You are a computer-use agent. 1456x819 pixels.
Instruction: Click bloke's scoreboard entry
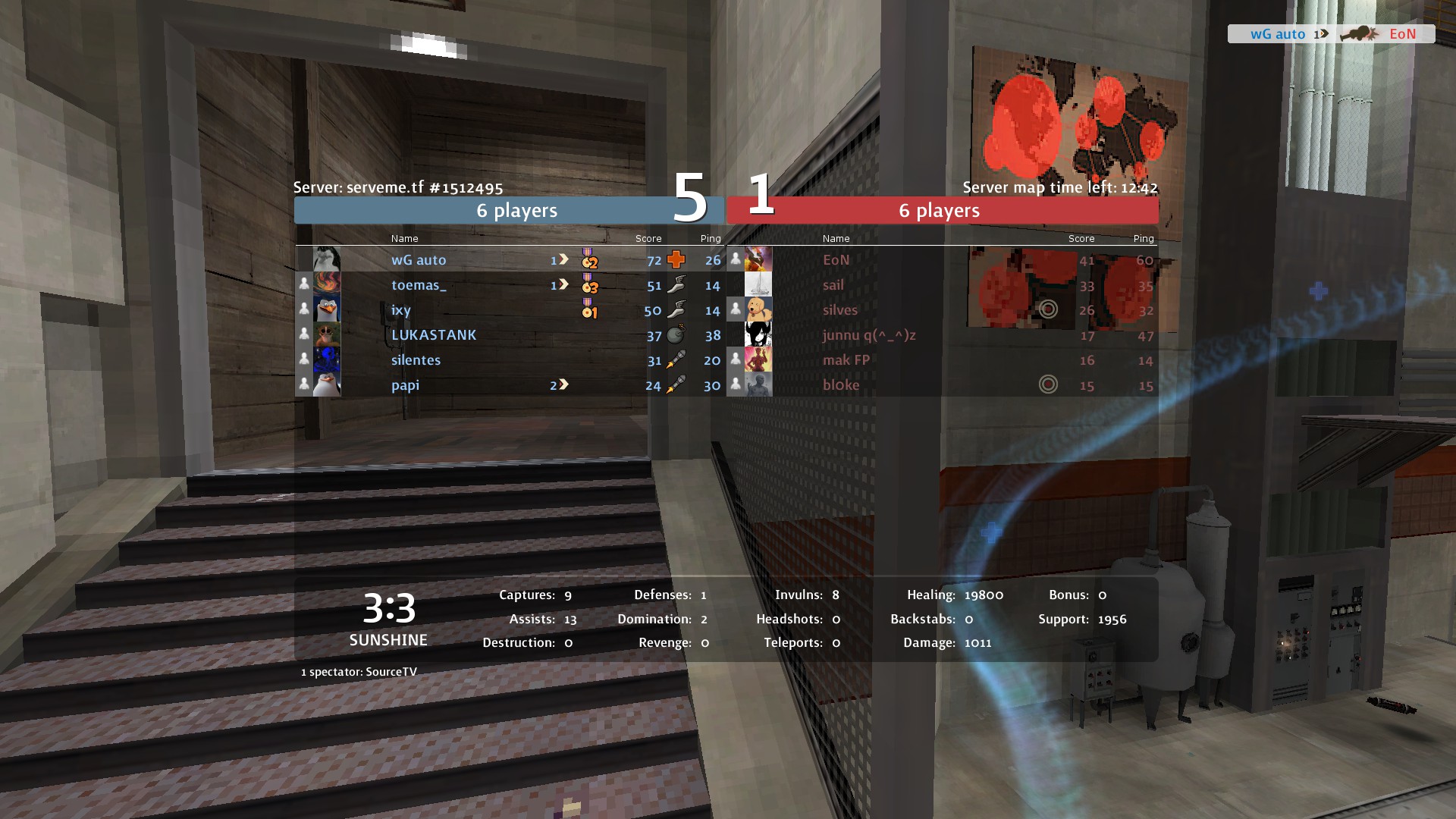point(841,385)
